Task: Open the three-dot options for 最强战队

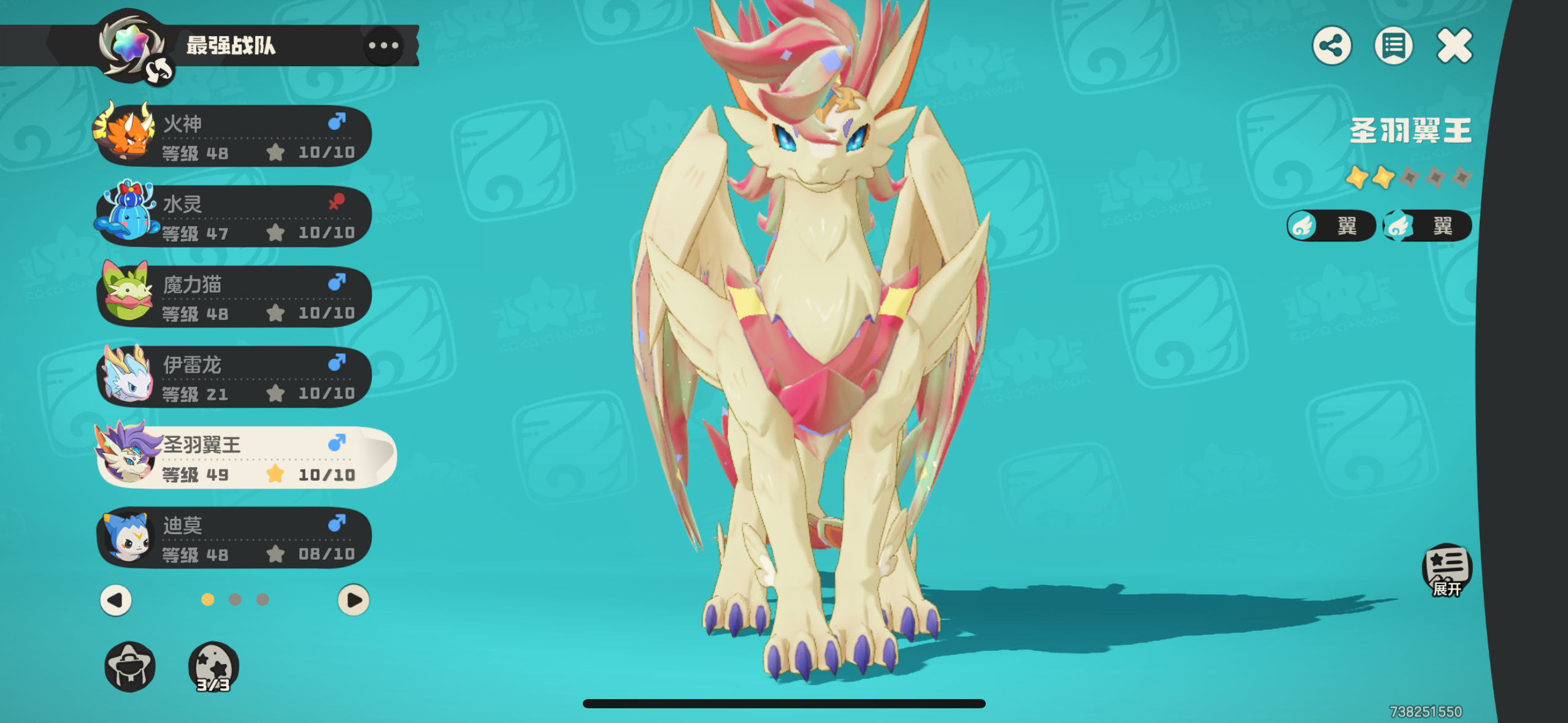Action: [383, 45]
